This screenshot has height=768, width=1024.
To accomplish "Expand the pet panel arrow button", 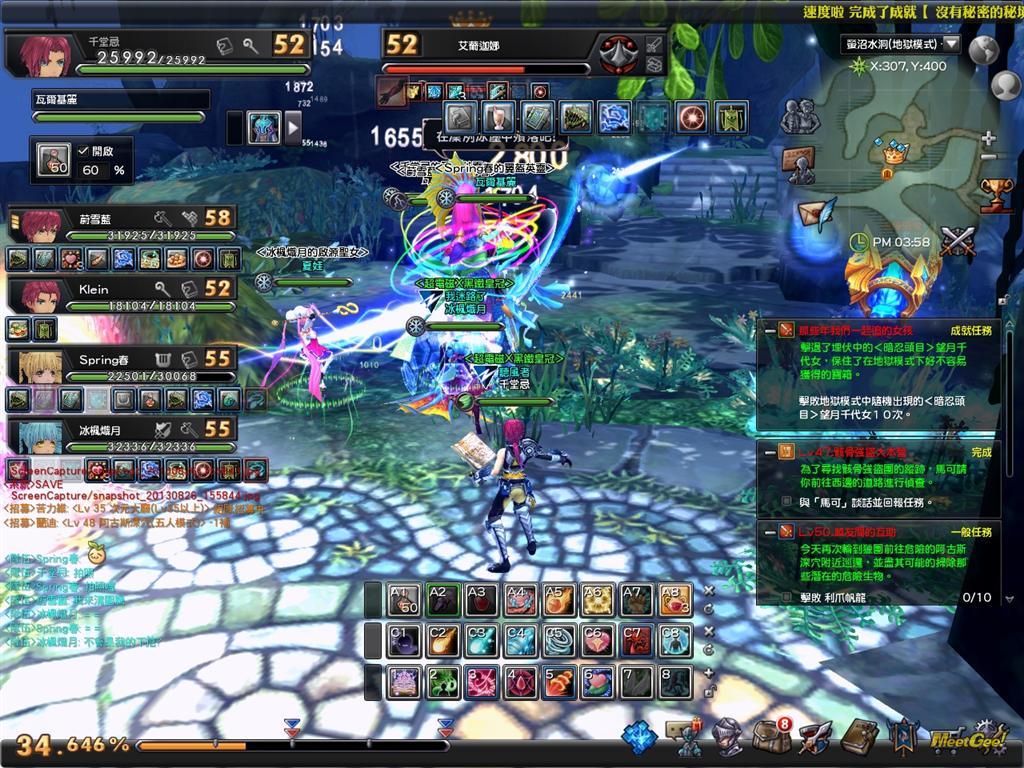I will (x=293, y=127).
